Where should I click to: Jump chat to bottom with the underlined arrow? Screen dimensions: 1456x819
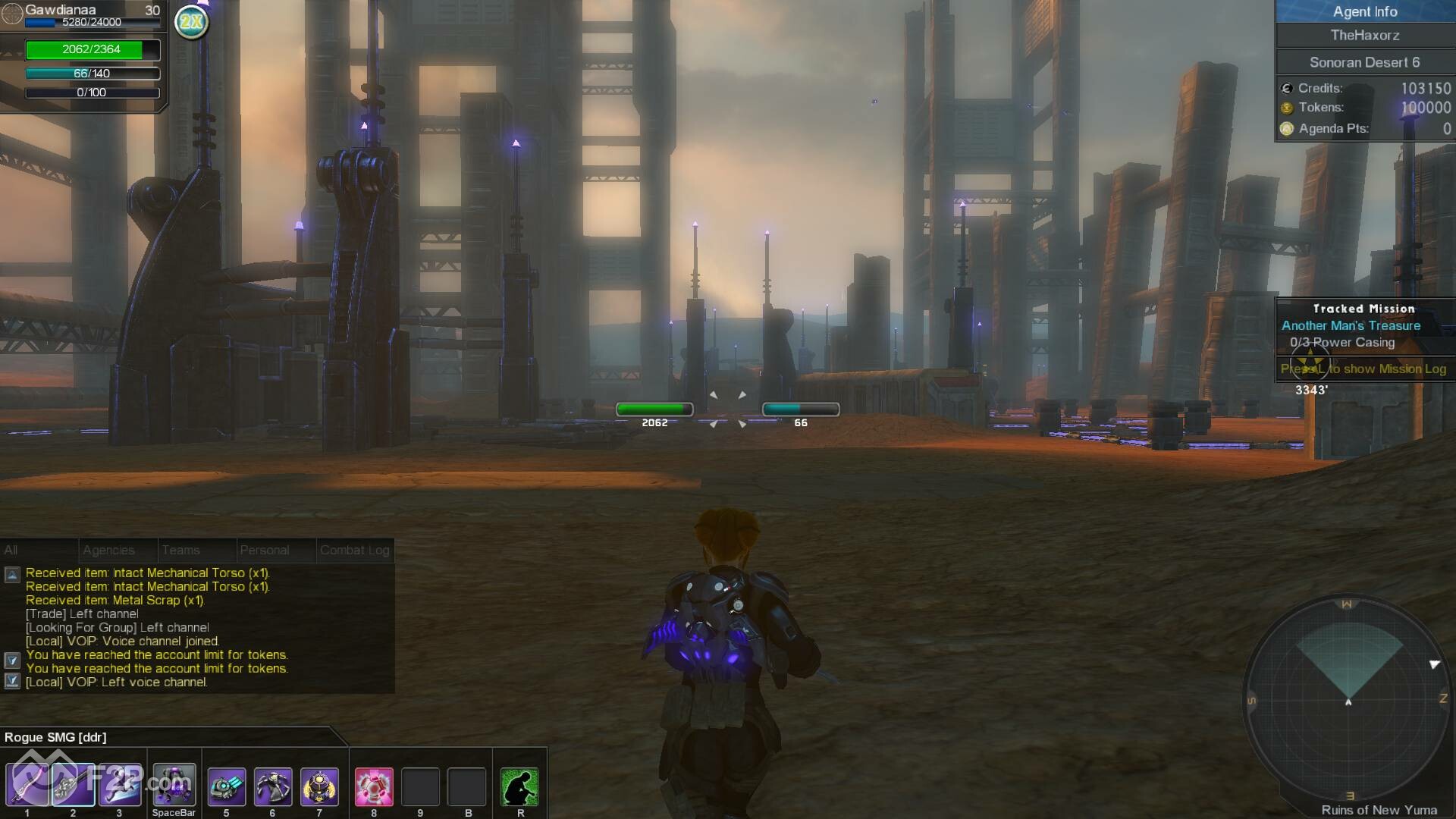[12, 681]
